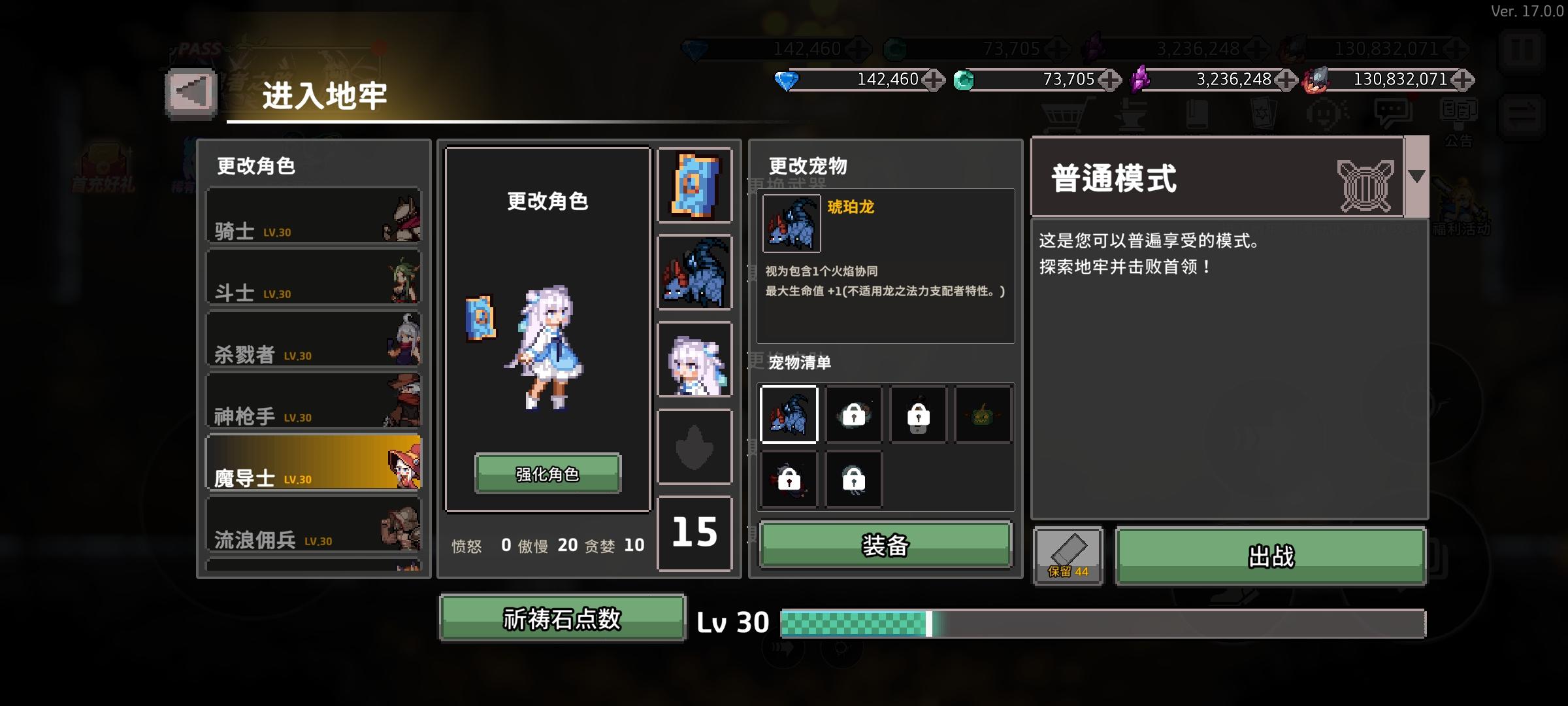Select the pumpkin pet in the pet list
Viewport: 1568px width, 706px height.
click(983, 415)
